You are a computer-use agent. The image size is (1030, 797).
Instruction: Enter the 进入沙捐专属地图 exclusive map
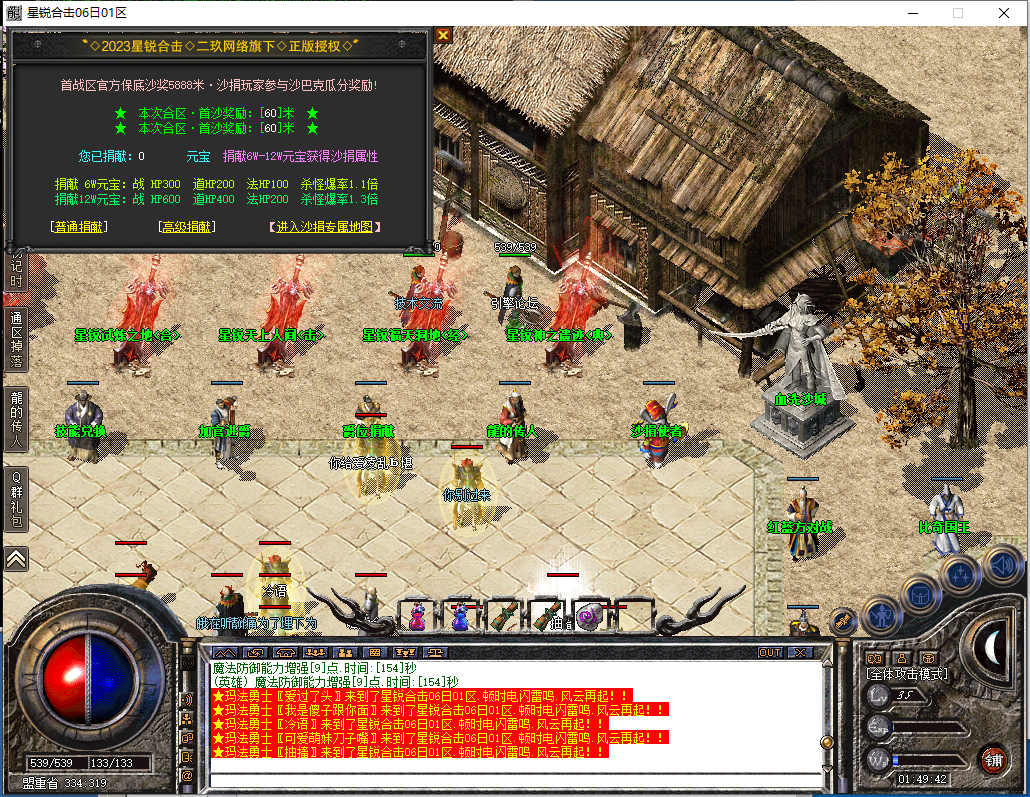point(324,227)
